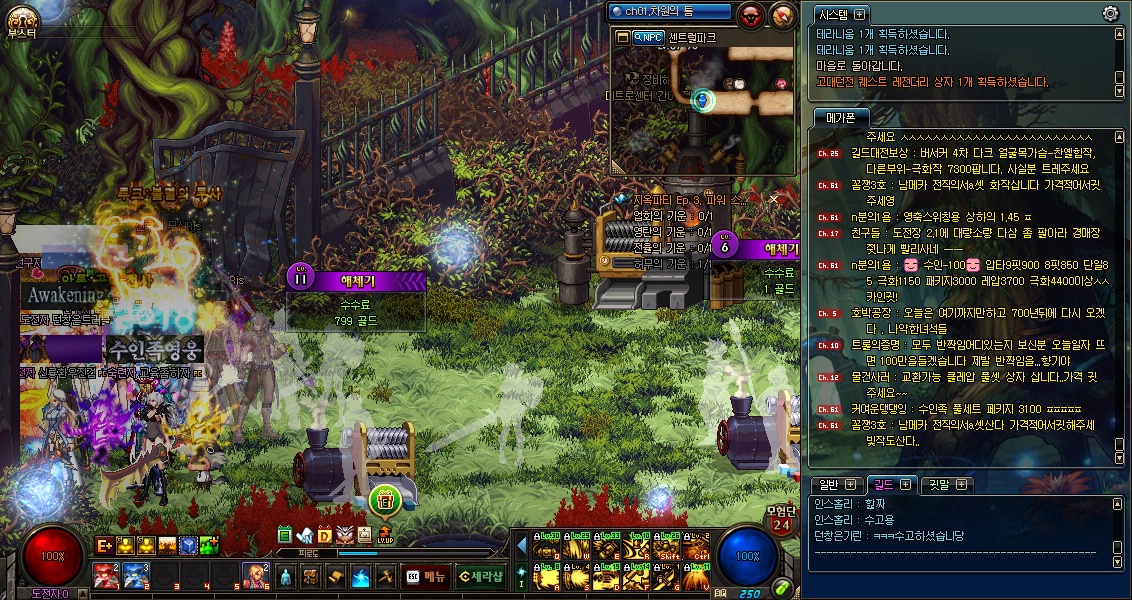Close the 지옥파티 Ep 3 quest tracker
The width and height of the screenshot is (1132, 600).
773,200
